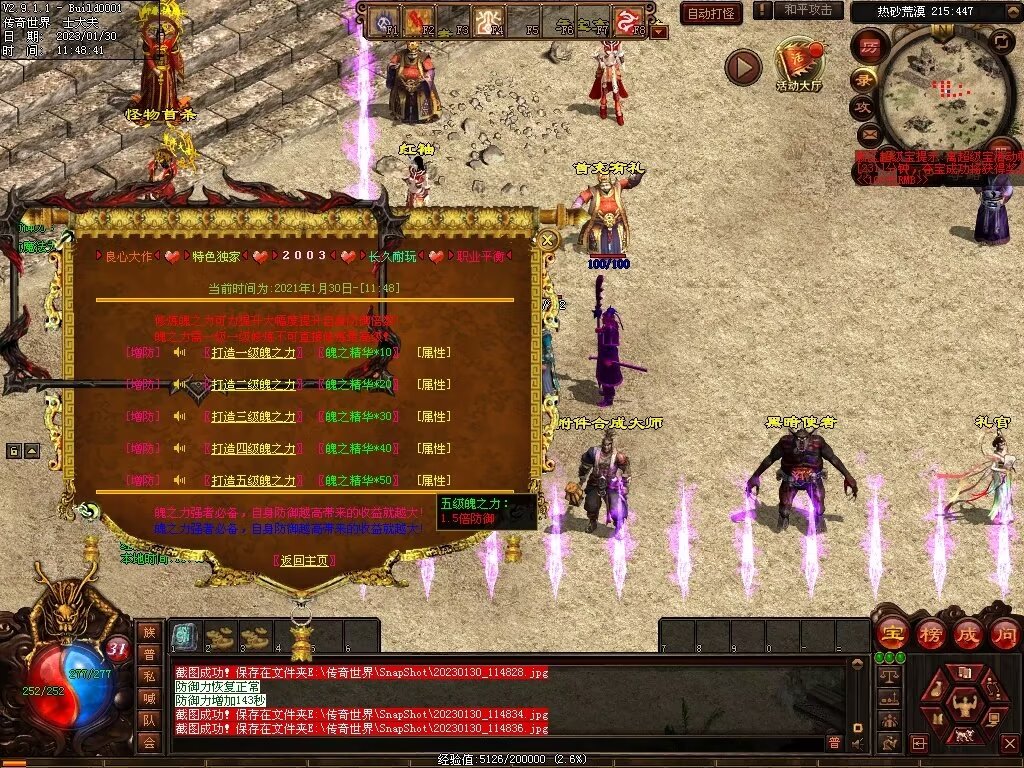
Task: Activate the F1 skill icon in top bar
Action: [x=386, y=20]
